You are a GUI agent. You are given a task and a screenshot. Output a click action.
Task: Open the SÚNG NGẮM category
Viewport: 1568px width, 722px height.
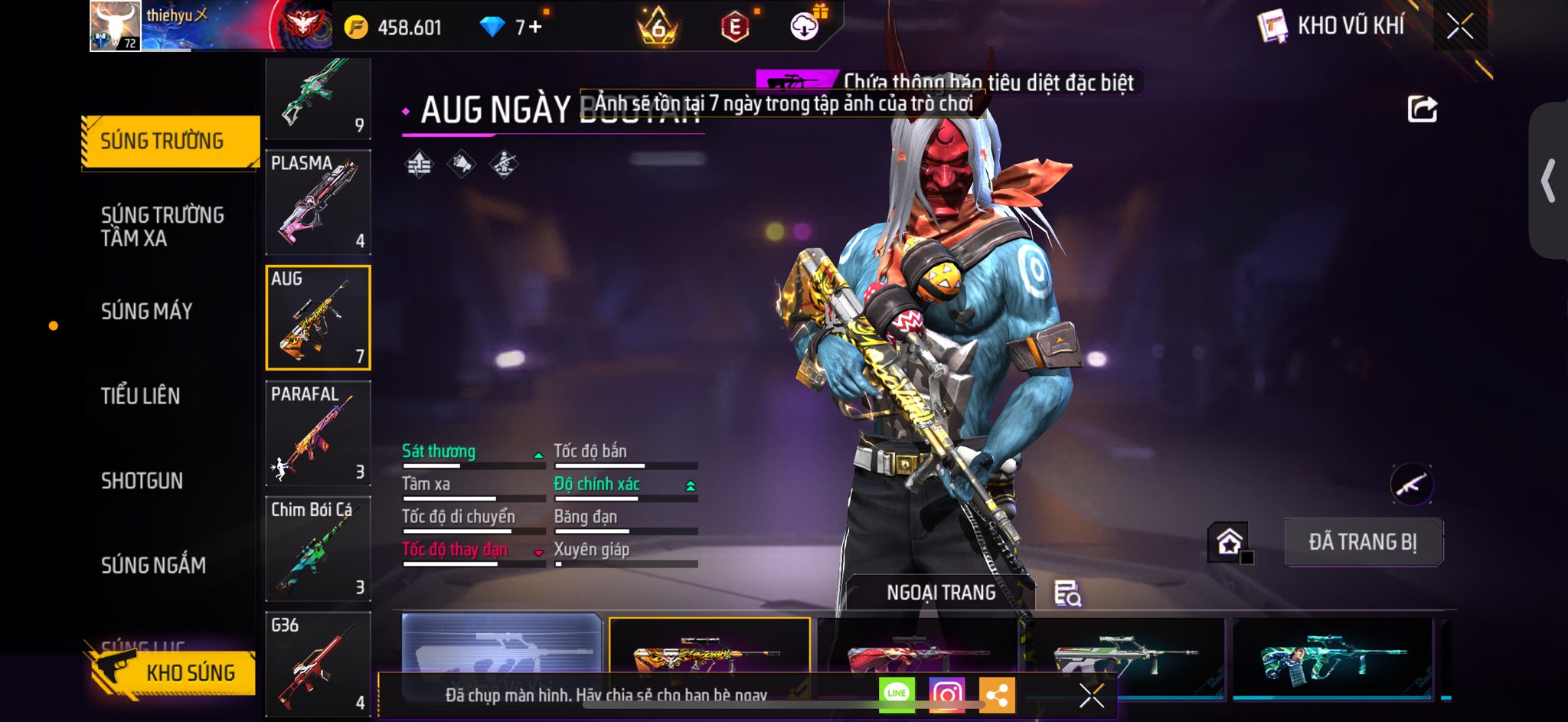coord(153,565)
